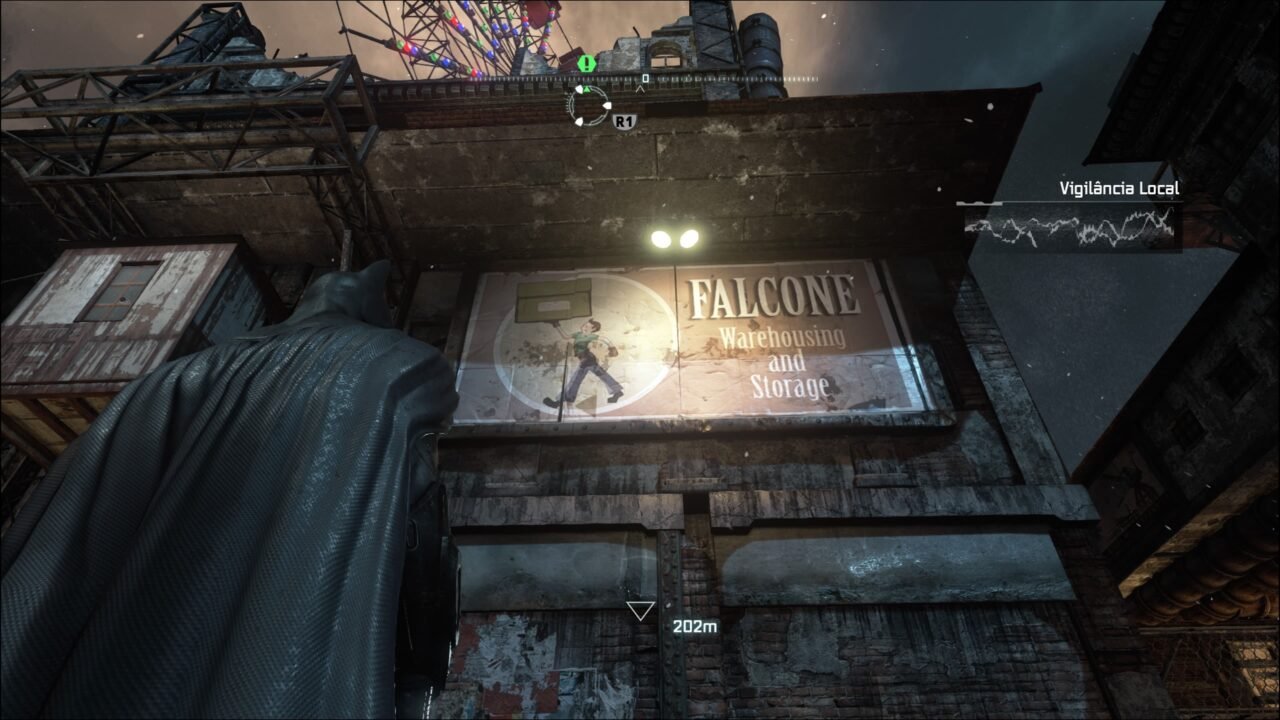The image size is (1280, 720).
Task: Click the triangle destination marker above 202m
Action: tap(639, 608)
